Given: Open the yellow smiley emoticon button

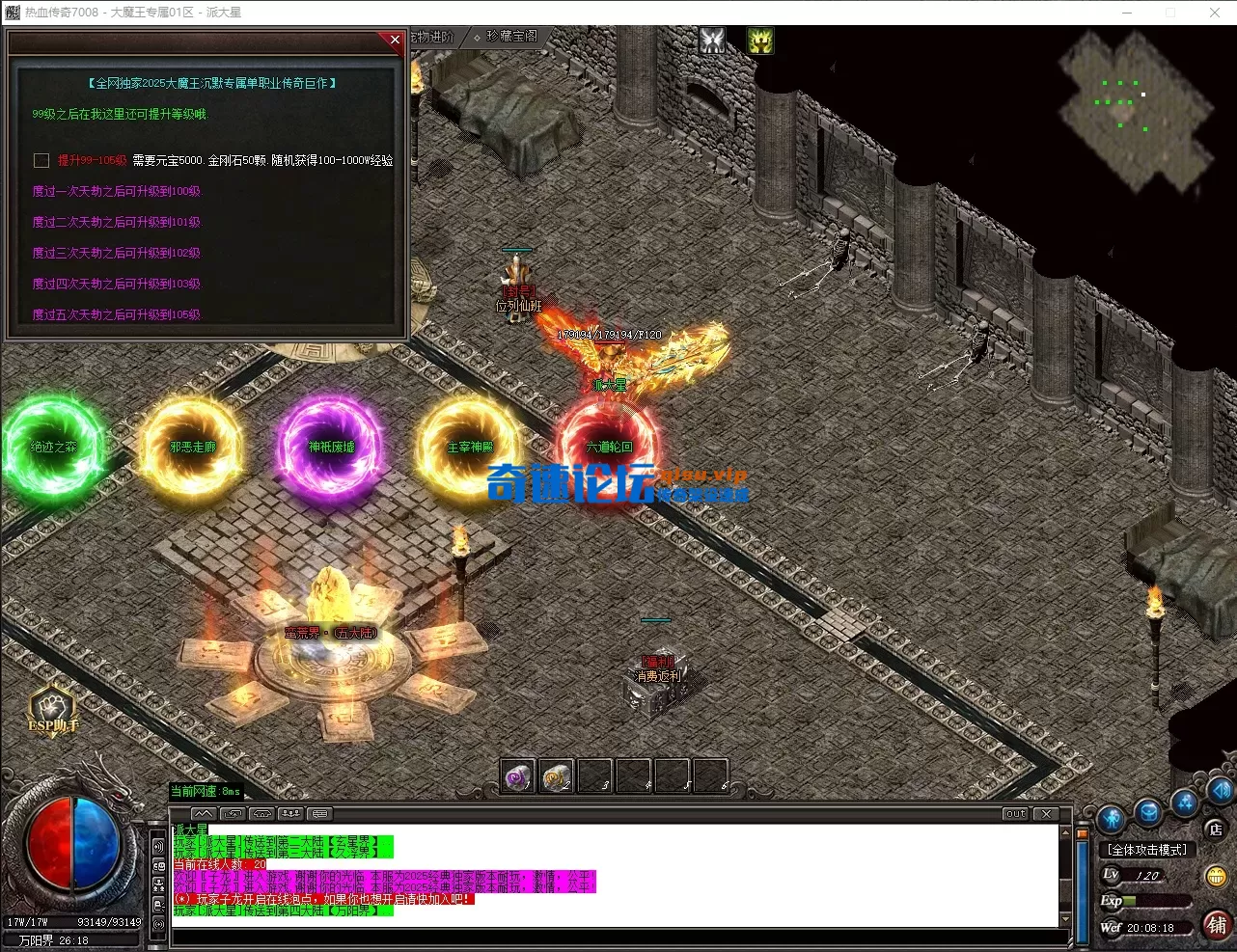Looking at the screenshot, I should coord(1216,877).
